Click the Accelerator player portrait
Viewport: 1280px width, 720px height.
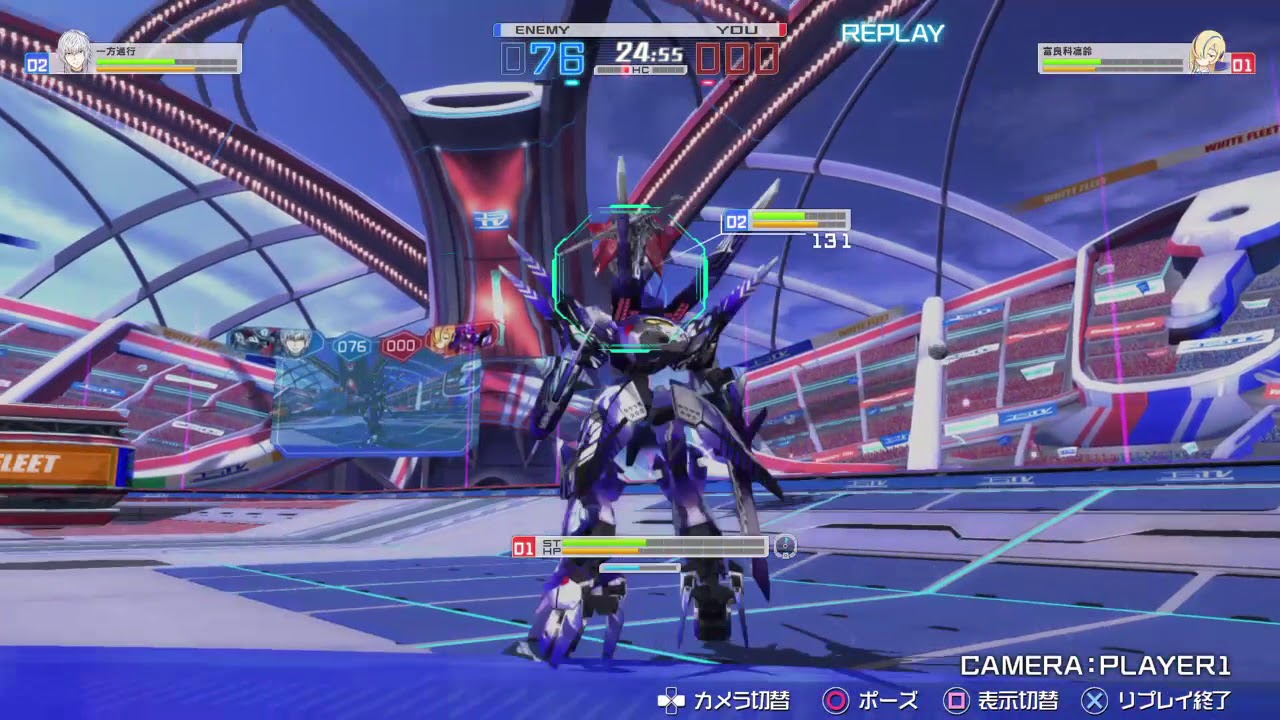click(70, 52)
